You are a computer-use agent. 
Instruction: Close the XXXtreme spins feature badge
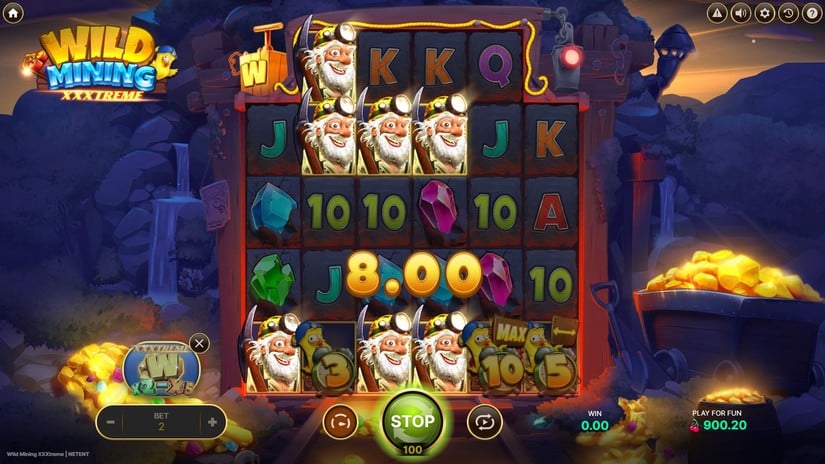pos(199,344)
